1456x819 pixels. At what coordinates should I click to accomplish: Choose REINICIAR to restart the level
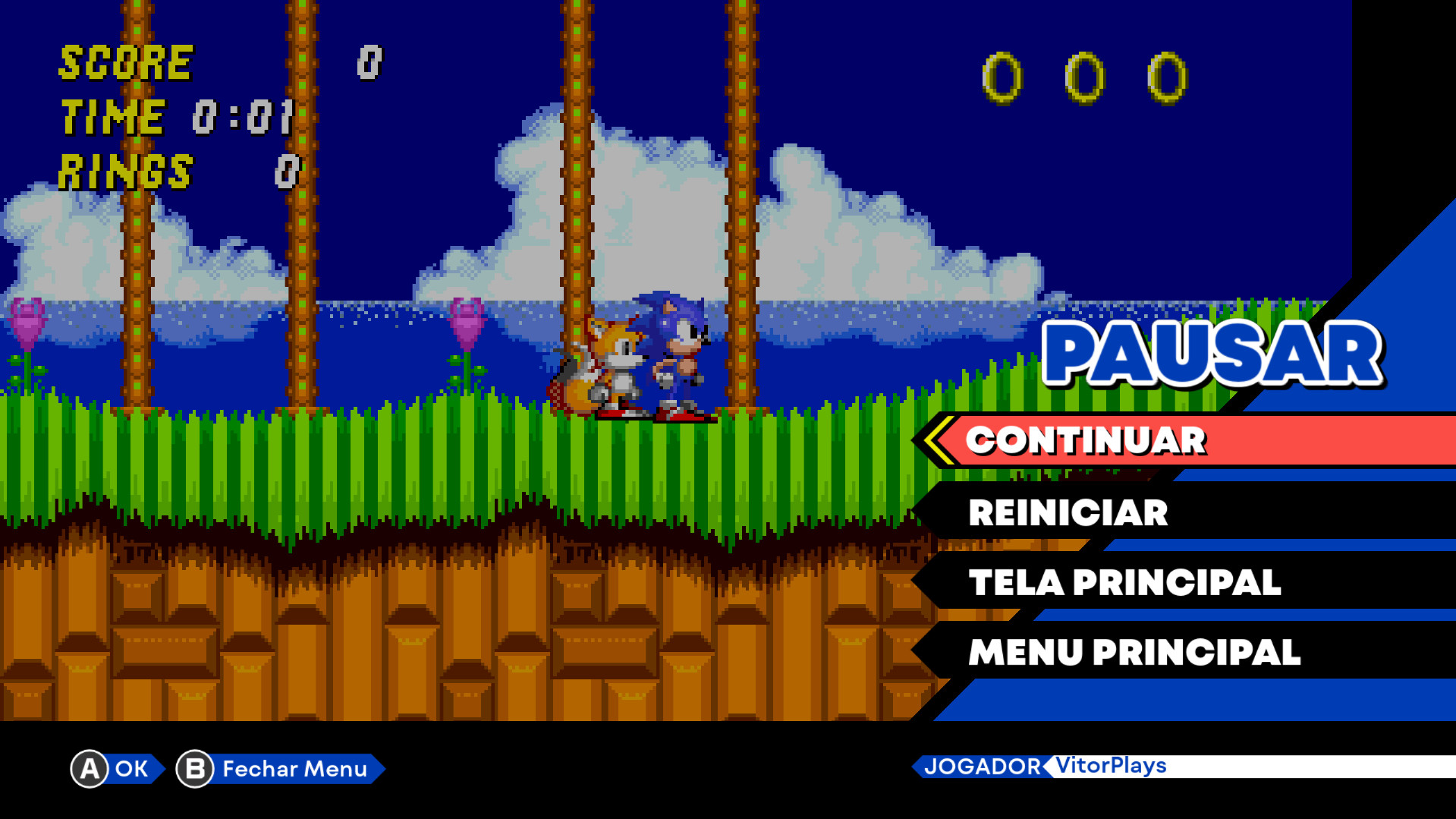[x=1068, y=513]
